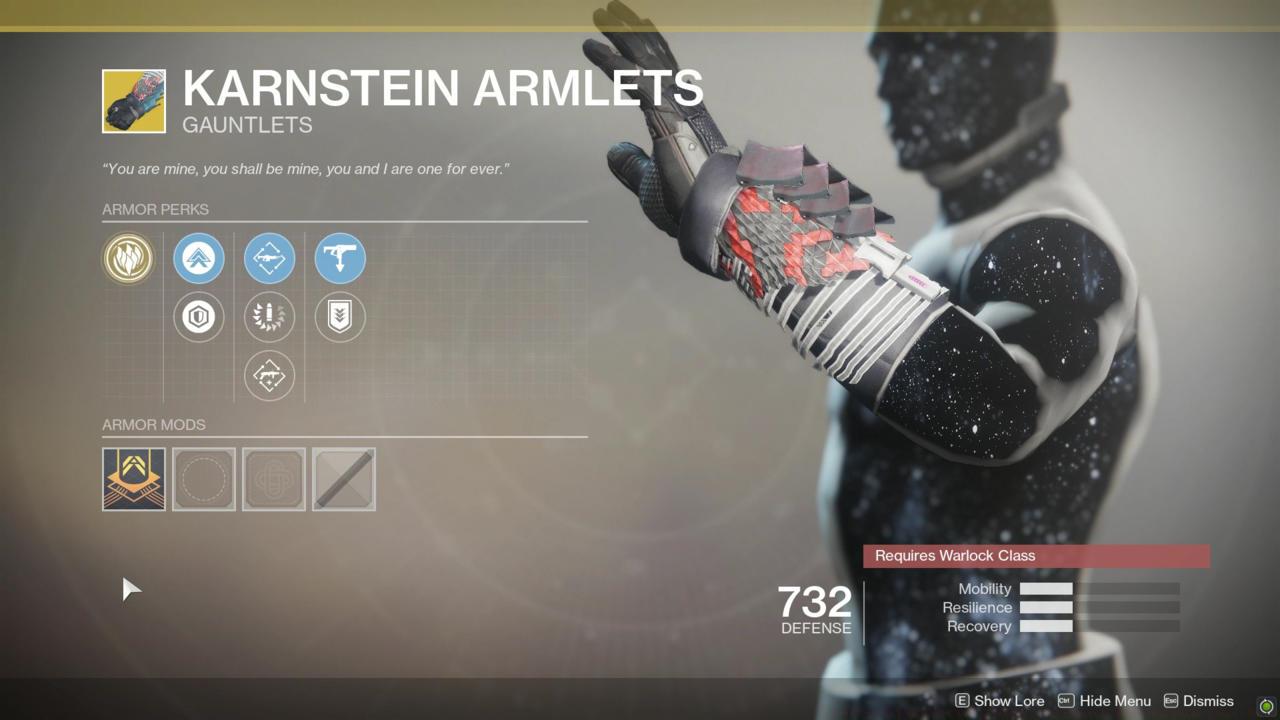Select the bullet-in-circle ammo perk
1280x720 pixels.
[x=269, y=317]
